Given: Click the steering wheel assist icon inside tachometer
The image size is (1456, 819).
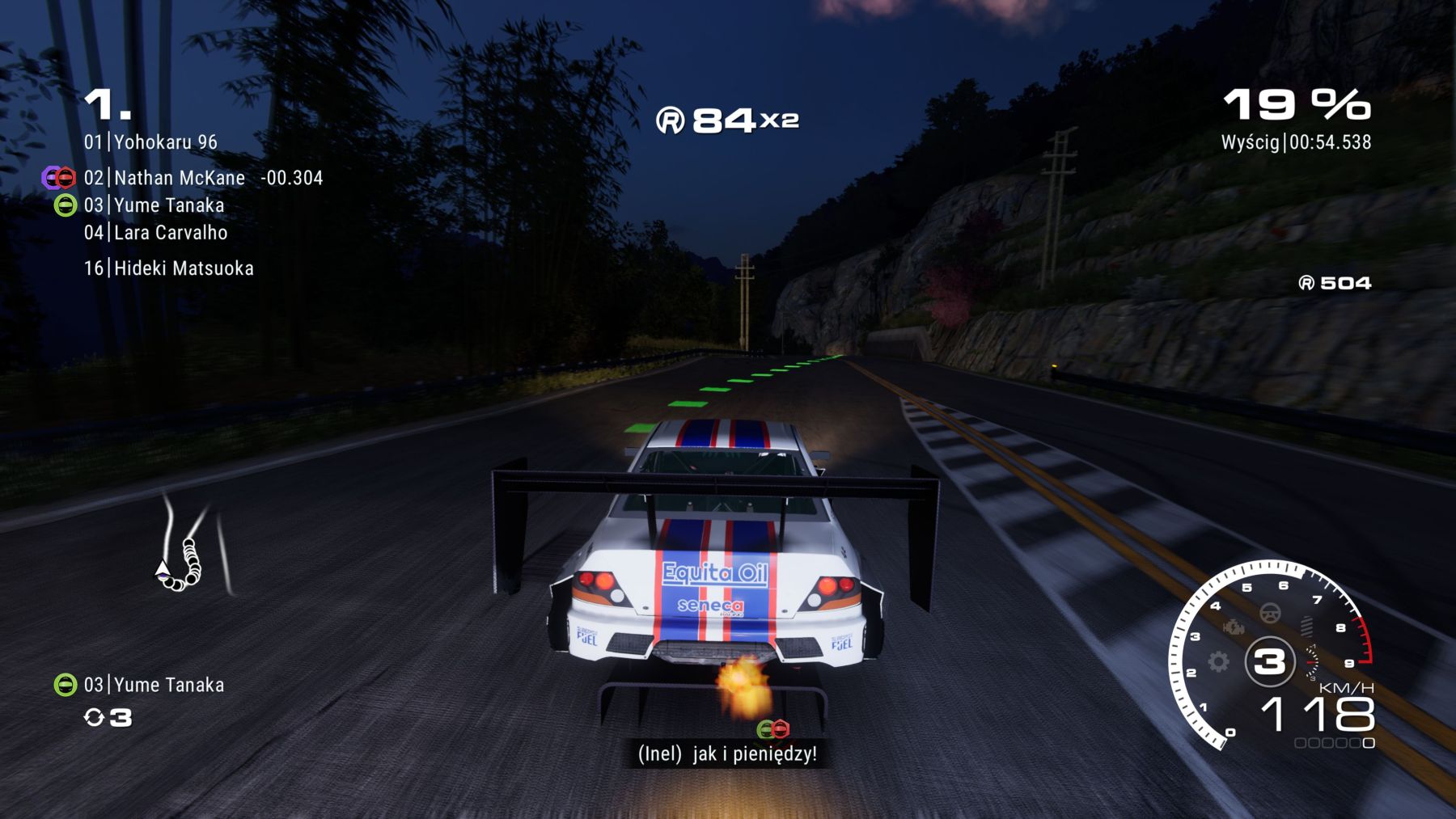Looking at the screenshot, I should [1270, 613].
